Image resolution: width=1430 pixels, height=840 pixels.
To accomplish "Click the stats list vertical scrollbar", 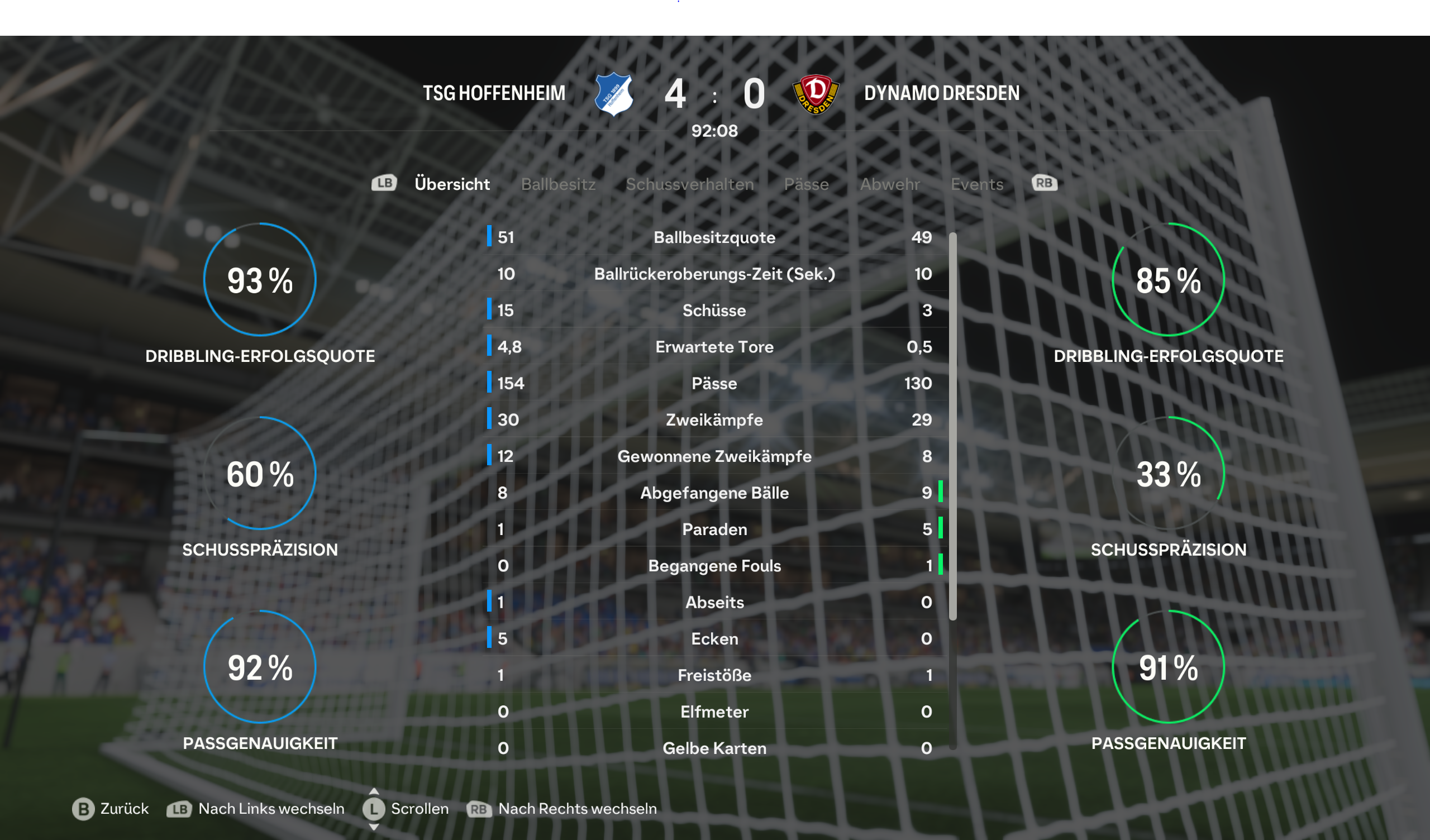I will click(952, 426).
